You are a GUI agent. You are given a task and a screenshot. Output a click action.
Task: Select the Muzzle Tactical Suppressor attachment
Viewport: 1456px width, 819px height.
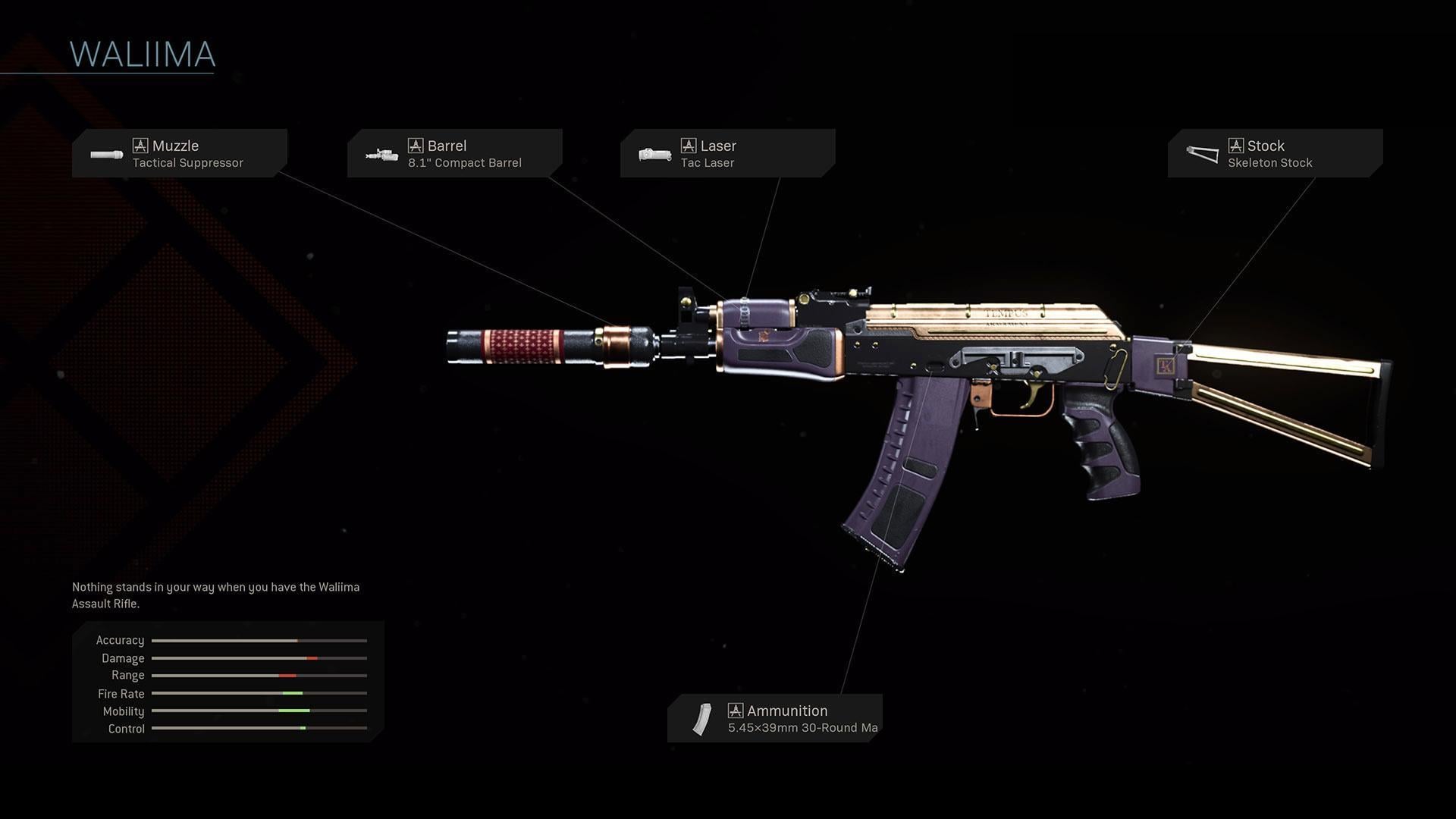tap(180, 153)
